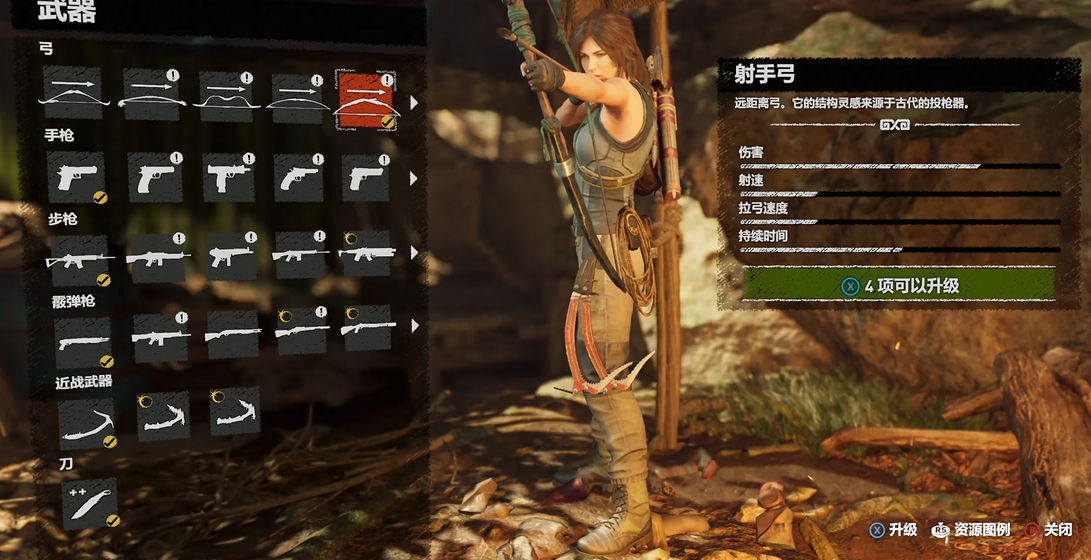Select the equipped pistol with the checkmark
This screenshot has width=1091, height=560.
pyautogui.click(x=76, y=178)
